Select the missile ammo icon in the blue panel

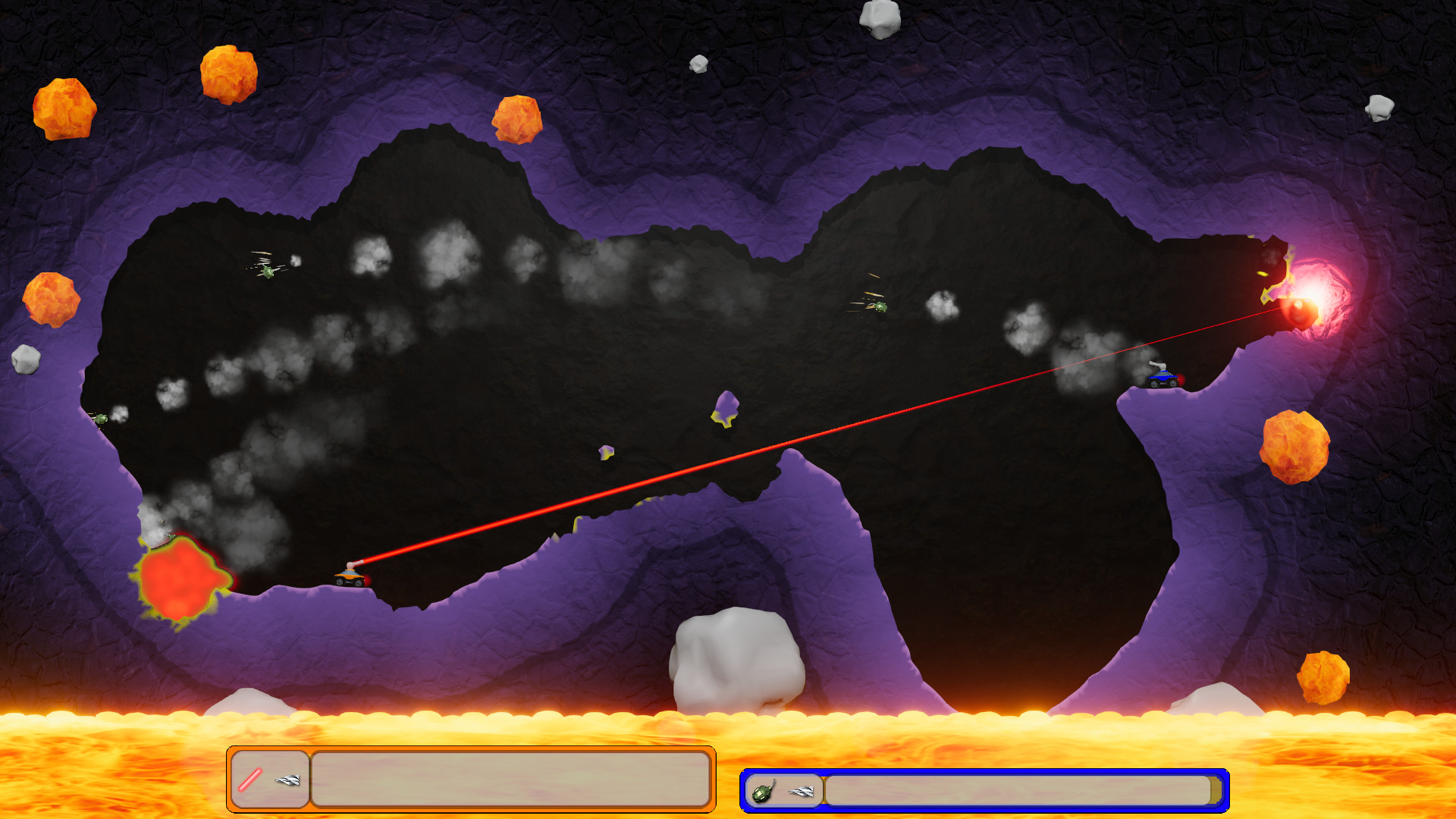click(802, 793)
